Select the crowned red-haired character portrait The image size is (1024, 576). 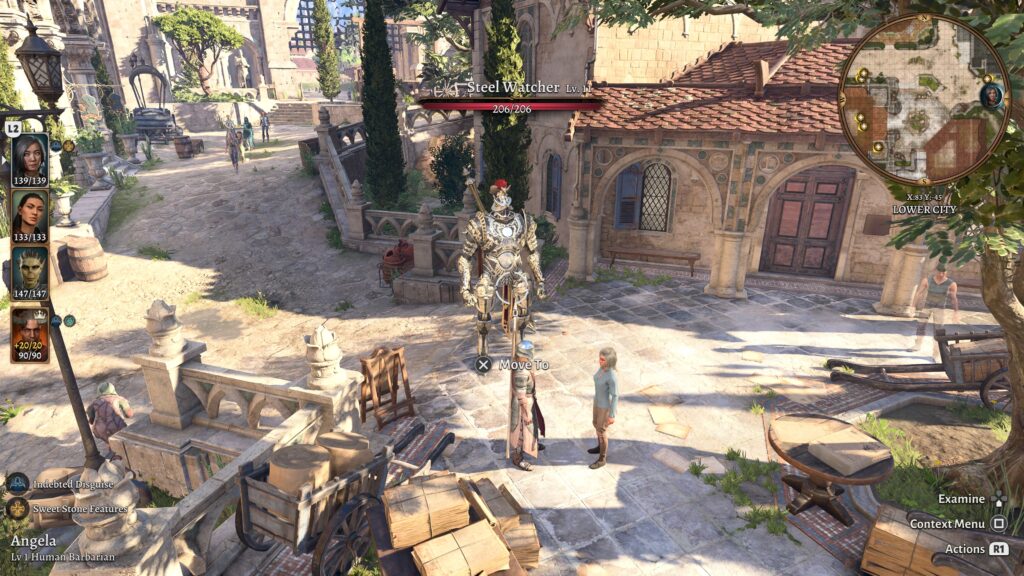pyautogui.click(x=29, y=330)
